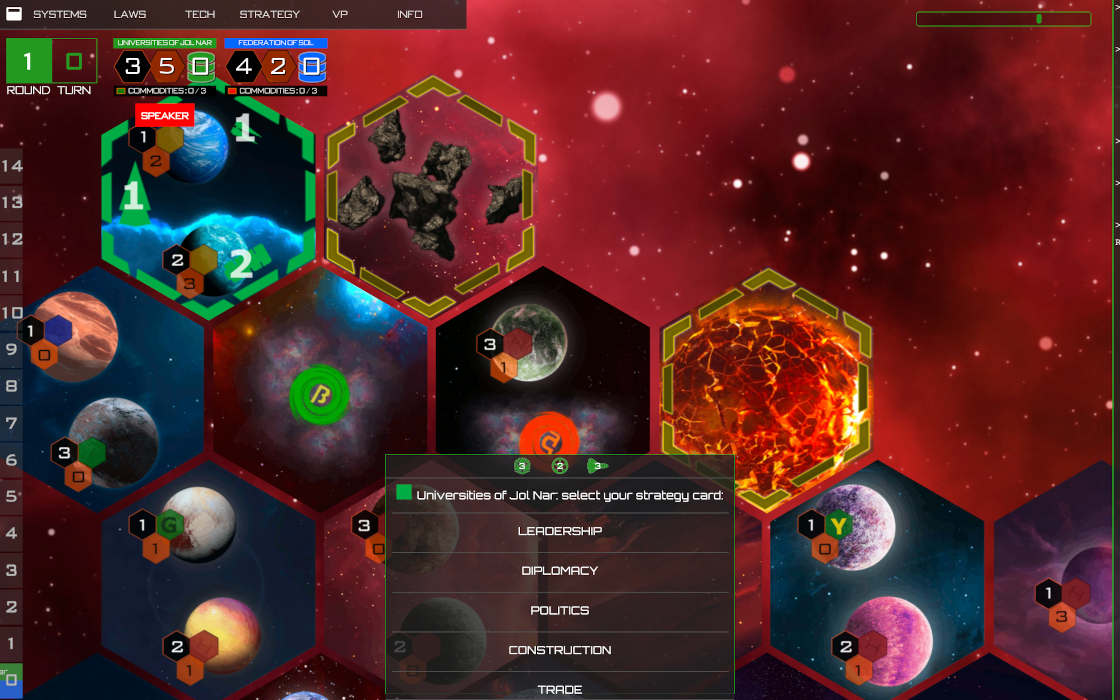Screen dimensions: 1120x700
Task: Choose the CONSTRUCTION strategy card
Action: tap(560, 650)
